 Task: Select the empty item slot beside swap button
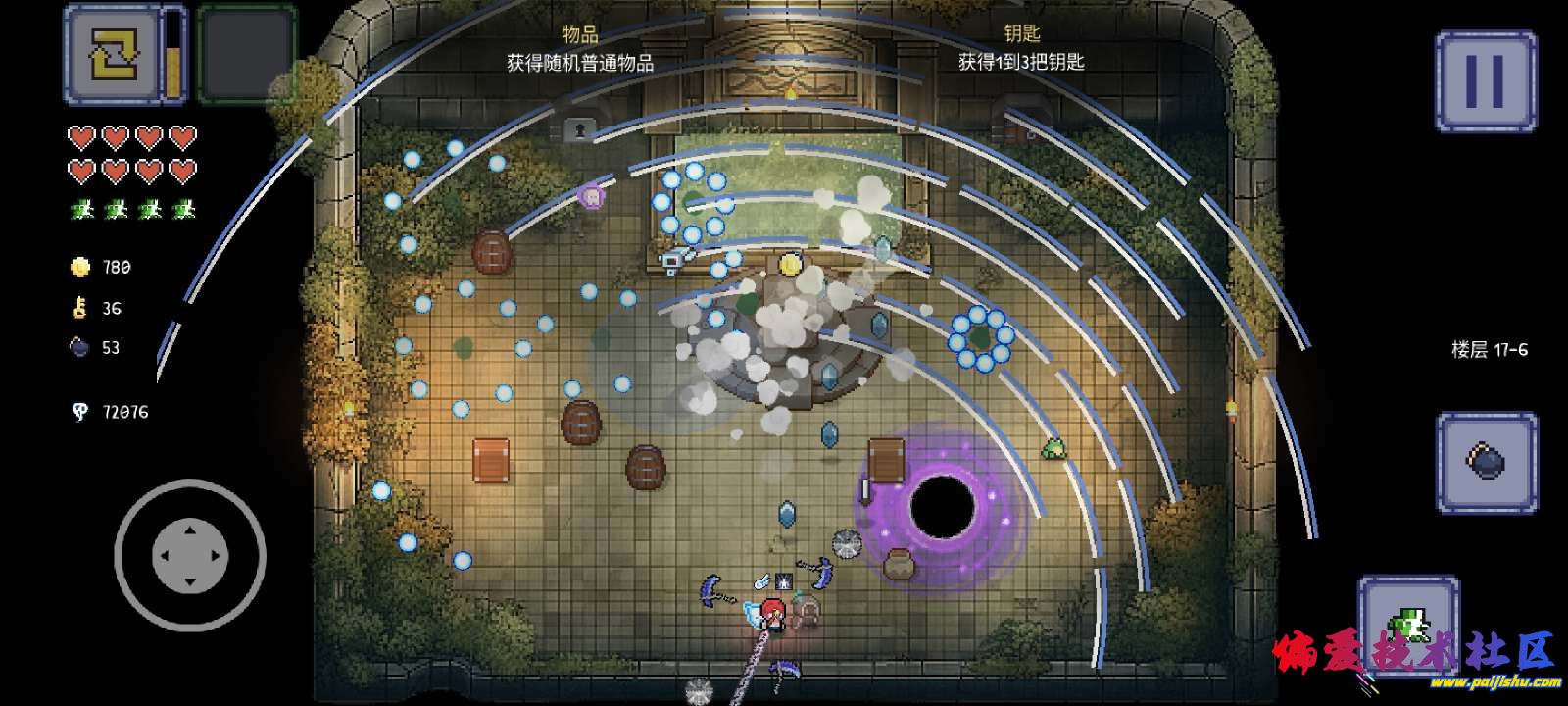coord(246,54)
